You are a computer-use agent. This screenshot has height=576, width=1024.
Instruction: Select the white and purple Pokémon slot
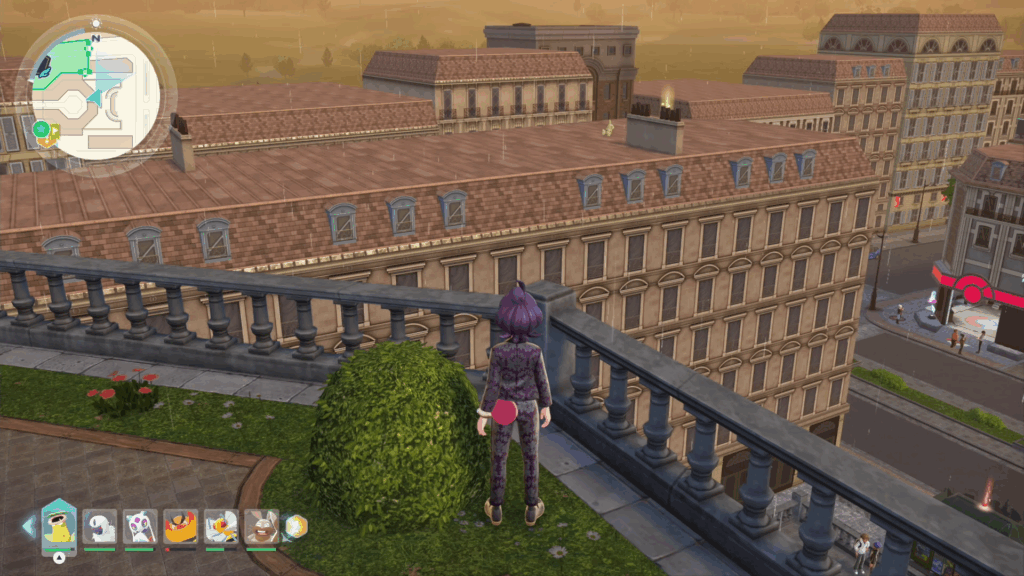click(x=140, y=526)
